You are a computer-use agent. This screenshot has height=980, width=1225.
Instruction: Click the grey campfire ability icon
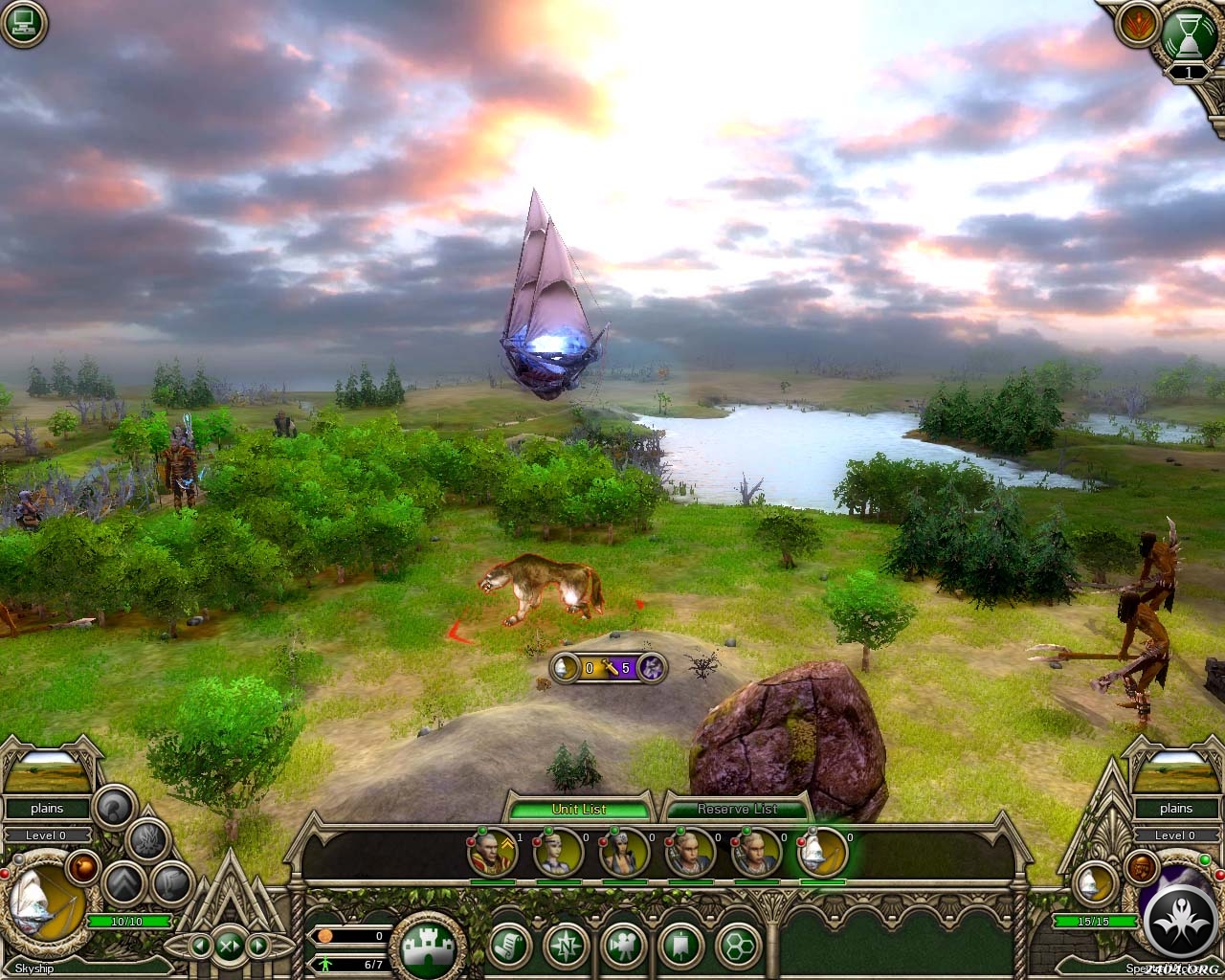(149, 839)
